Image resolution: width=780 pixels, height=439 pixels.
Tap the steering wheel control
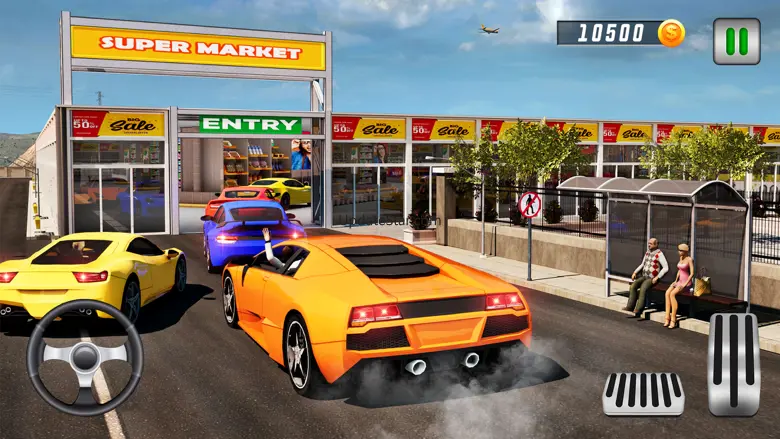point(85,357)
